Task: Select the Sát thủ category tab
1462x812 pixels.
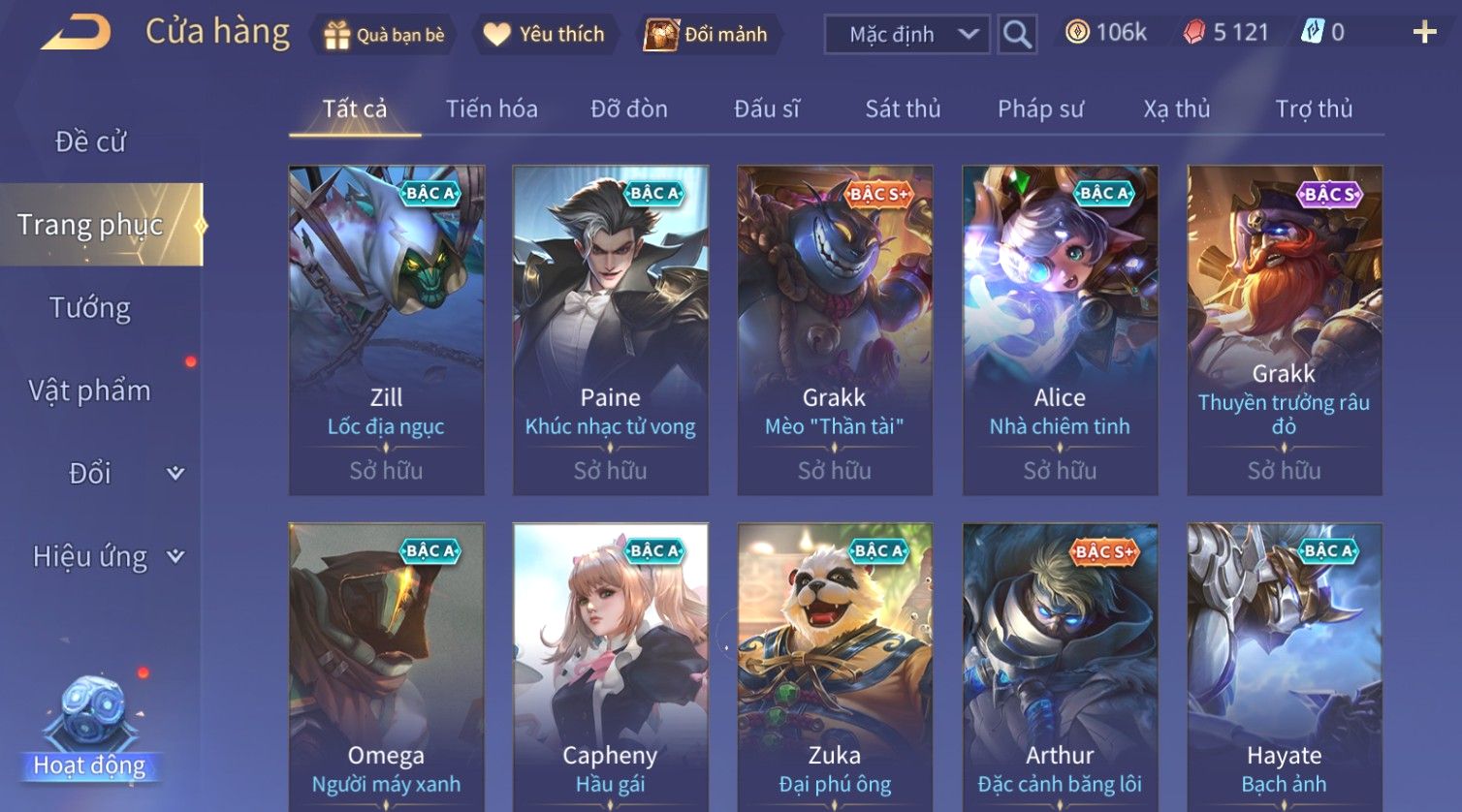Action: tap(903, 109)
